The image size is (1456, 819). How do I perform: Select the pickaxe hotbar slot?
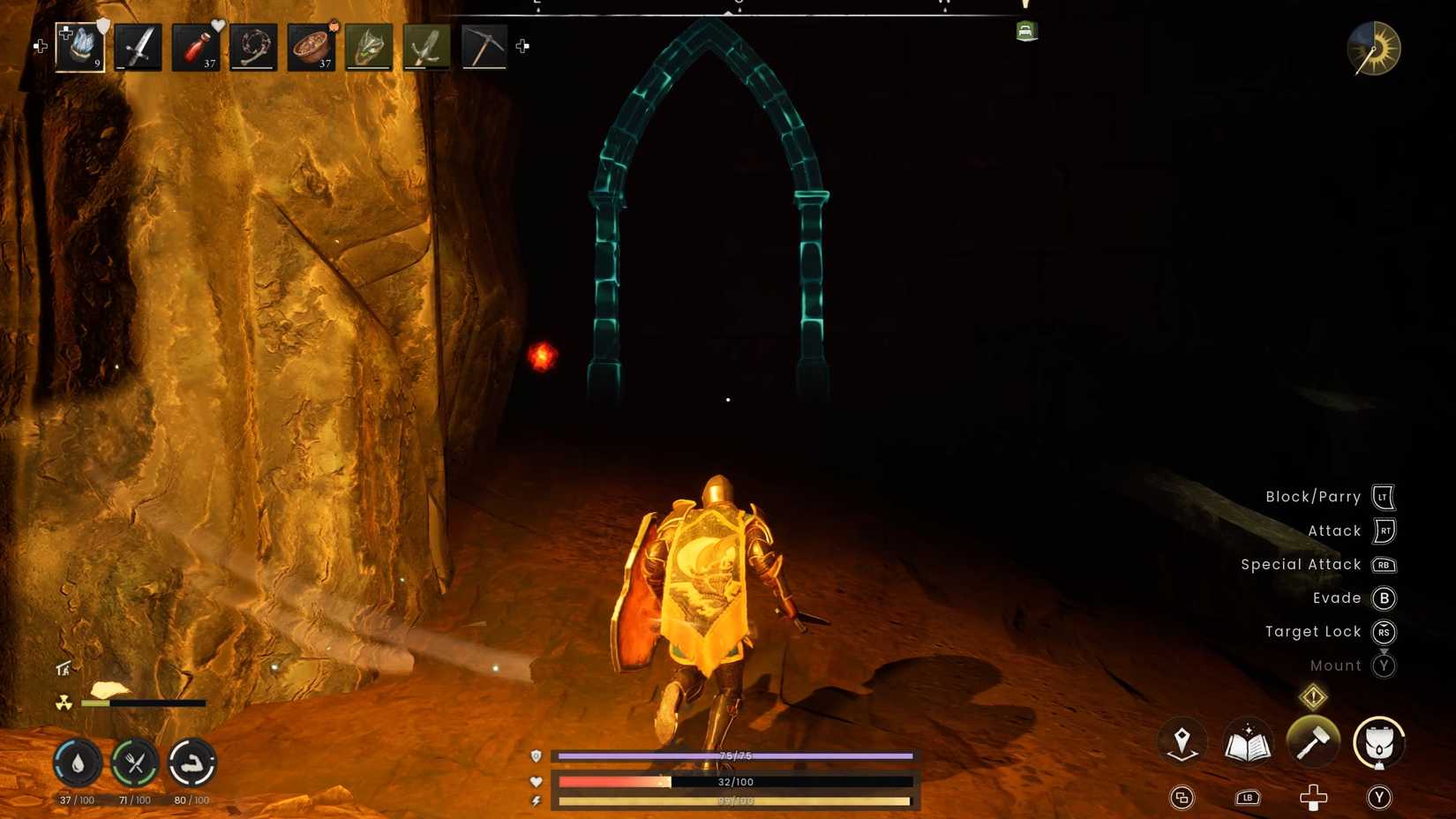coord(484,47)
